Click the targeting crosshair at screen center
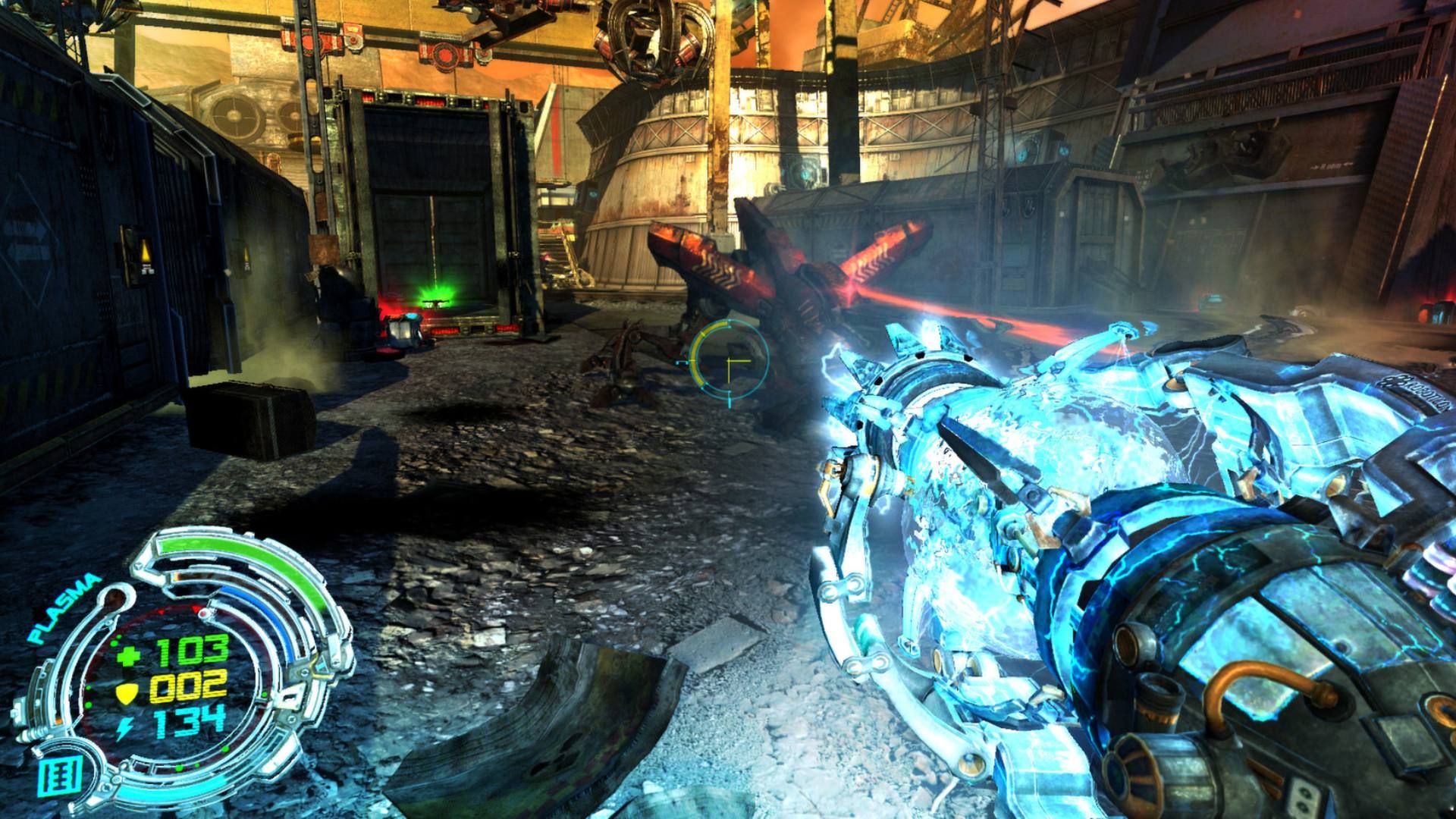 click(x=729, y=360)
